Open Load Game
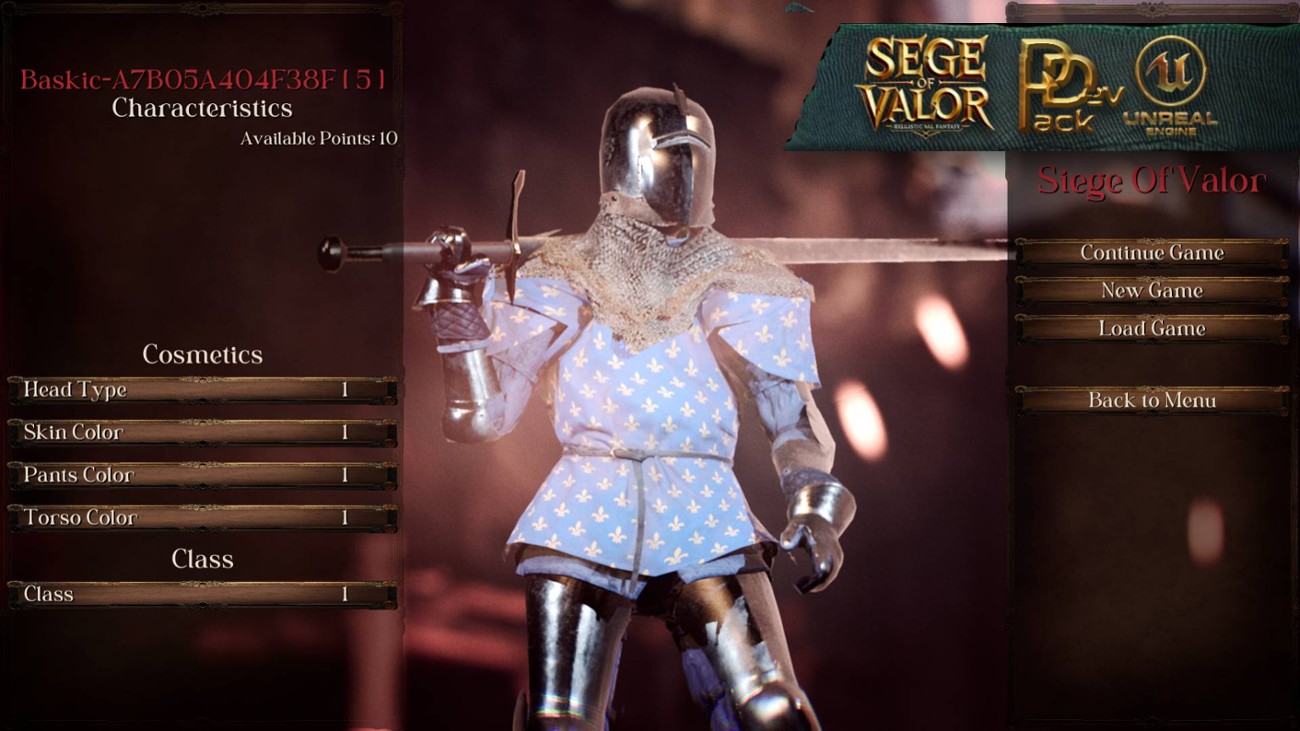The width and height of the screenshot is (1300, 731). click(x=1152, y=328)
